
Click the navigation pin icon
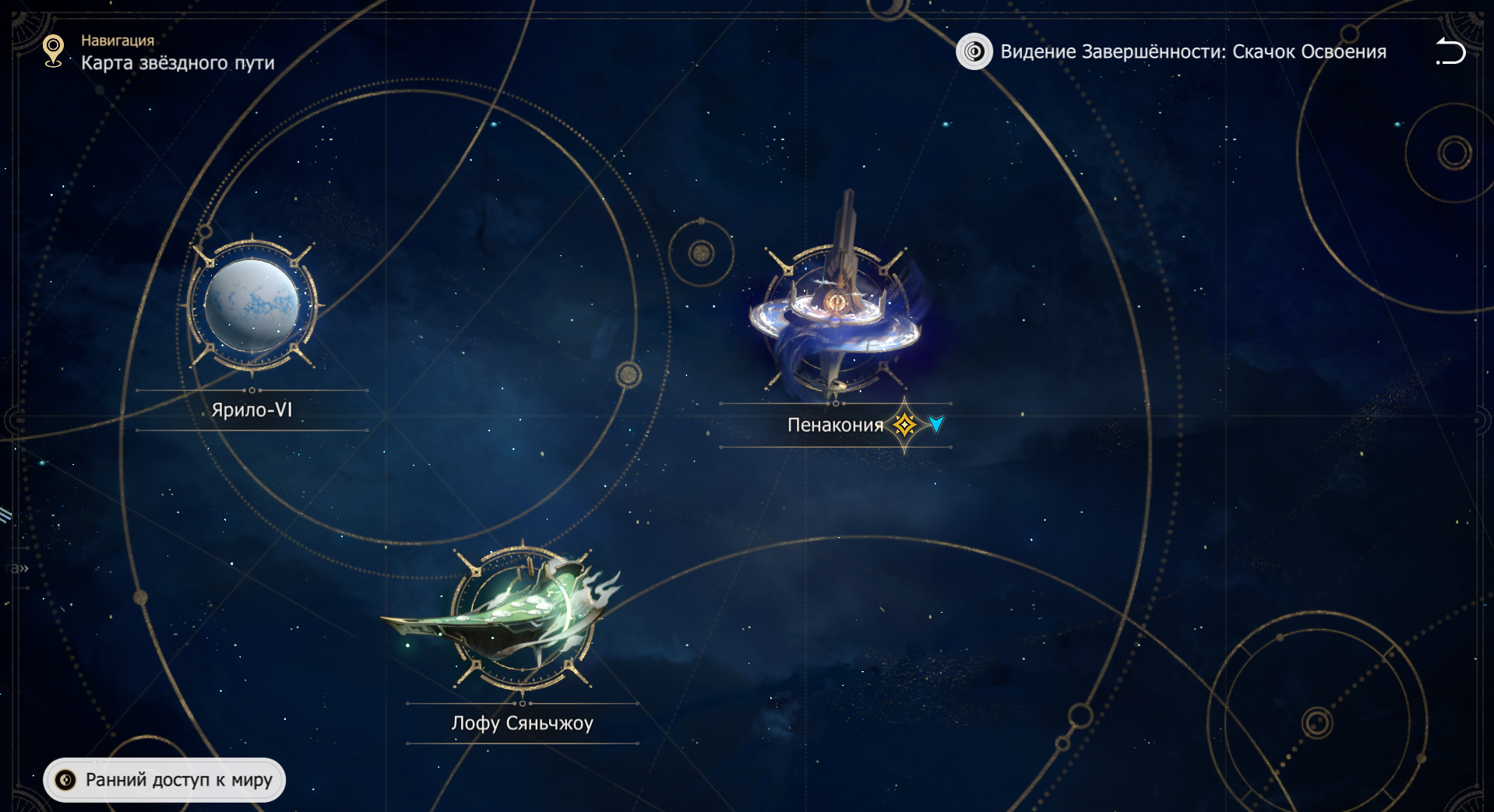(53, 51)
